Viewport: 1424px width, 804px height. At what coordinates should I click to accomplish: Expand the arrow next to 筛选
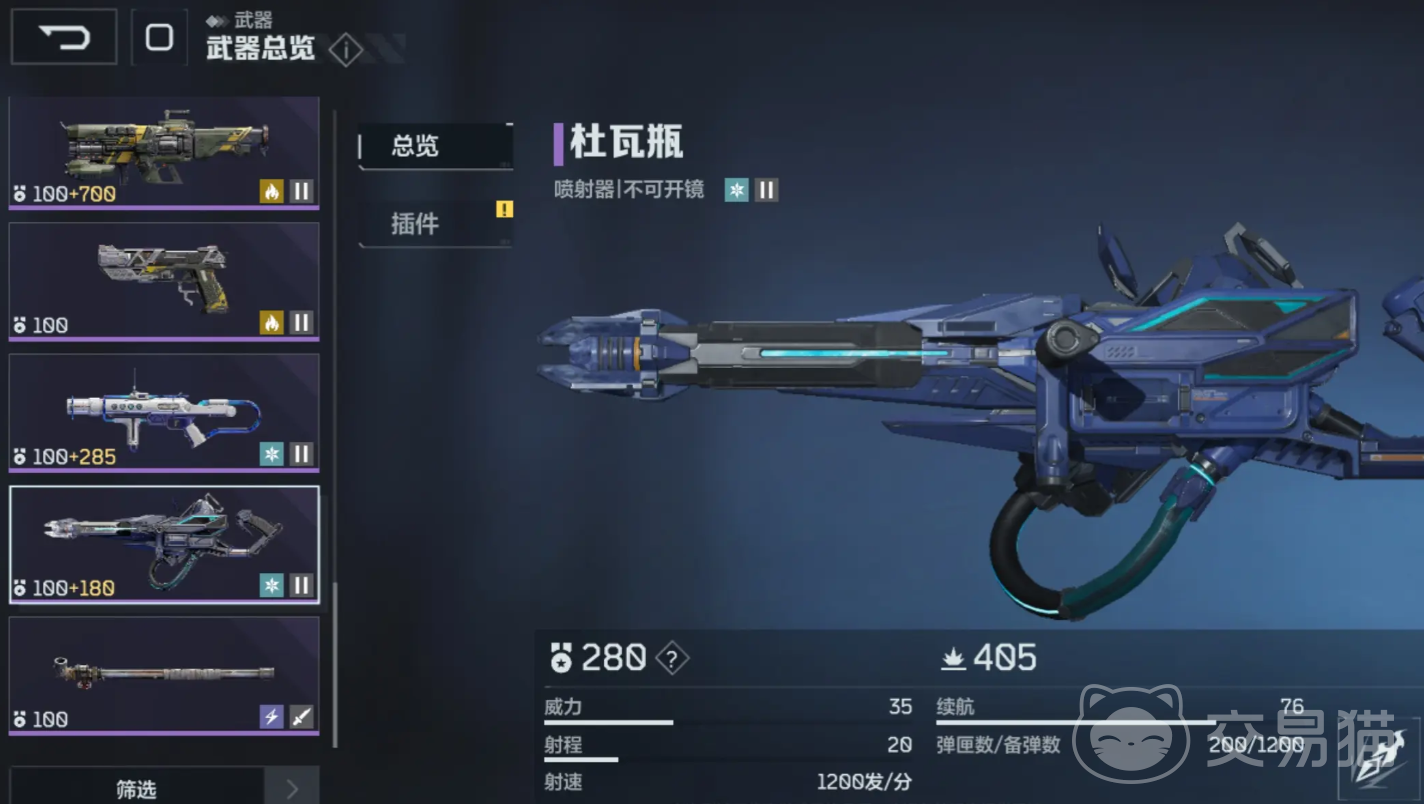point(292,789)
